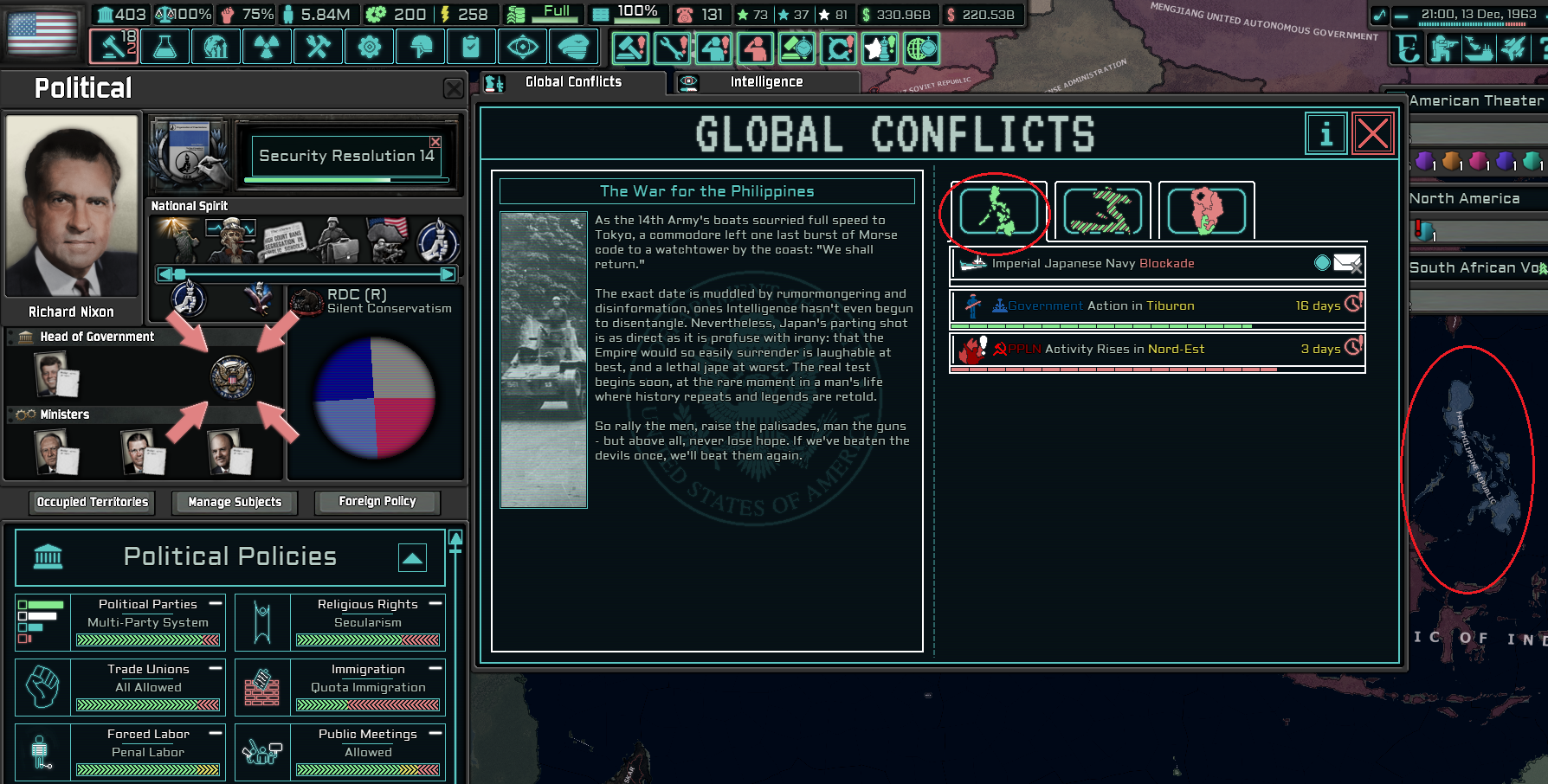Click the officer cap military staff icon
1548x784 pixels.
573,47
